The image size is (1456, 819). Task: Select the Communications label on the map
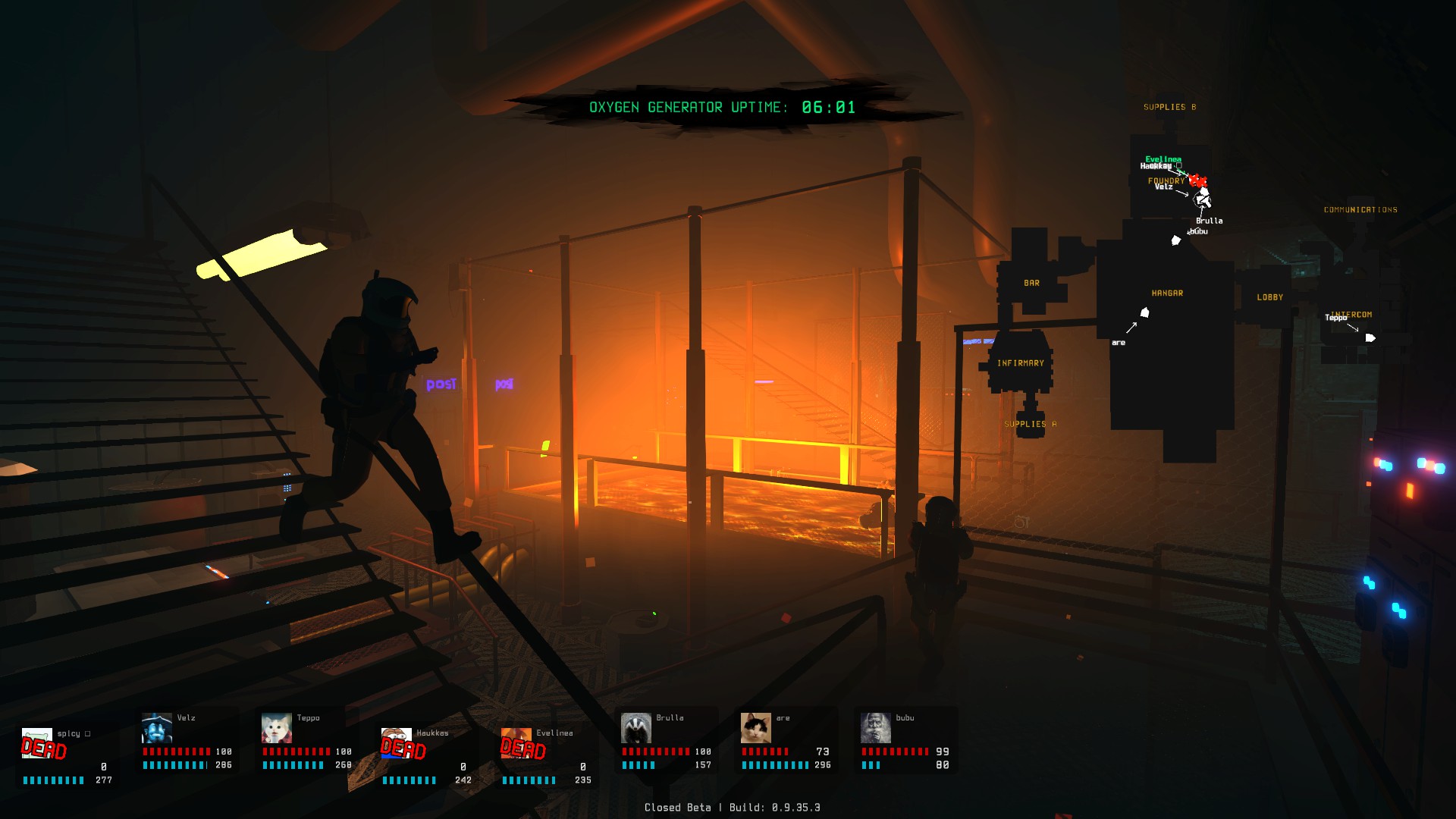point(1360,210)
